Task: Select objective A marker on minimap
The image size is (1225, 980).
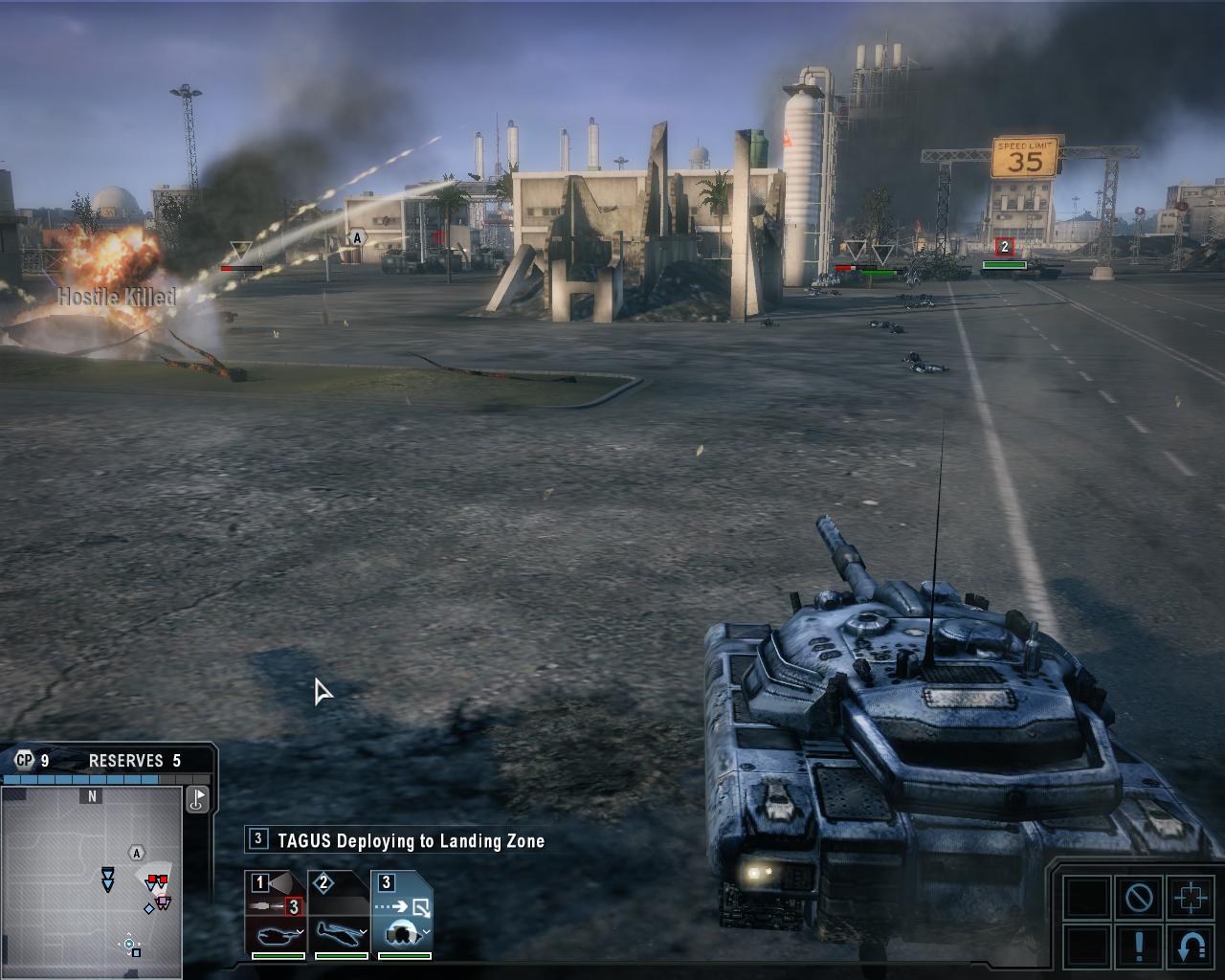Action: coord(137,853)
